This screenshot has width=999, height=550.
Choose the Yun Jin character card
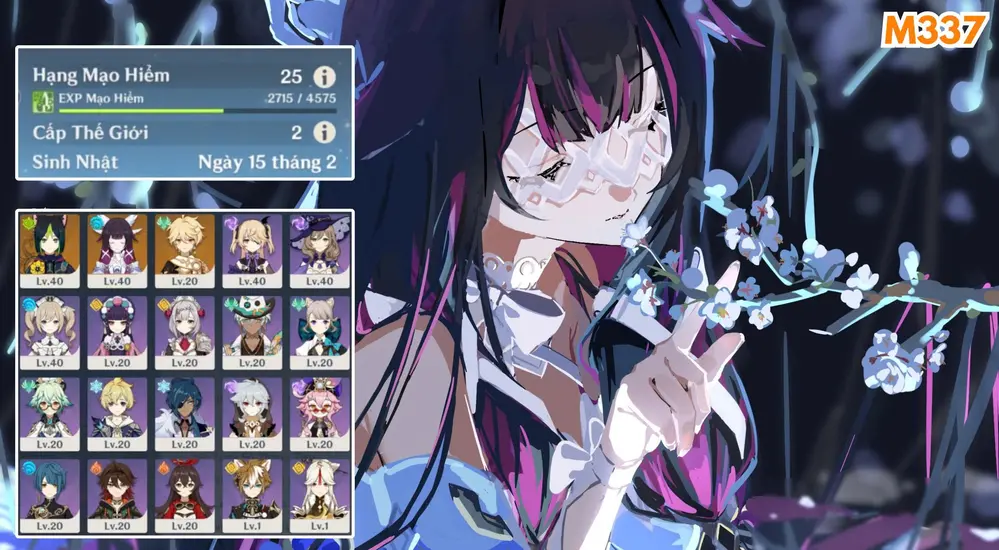click(117, 332)
